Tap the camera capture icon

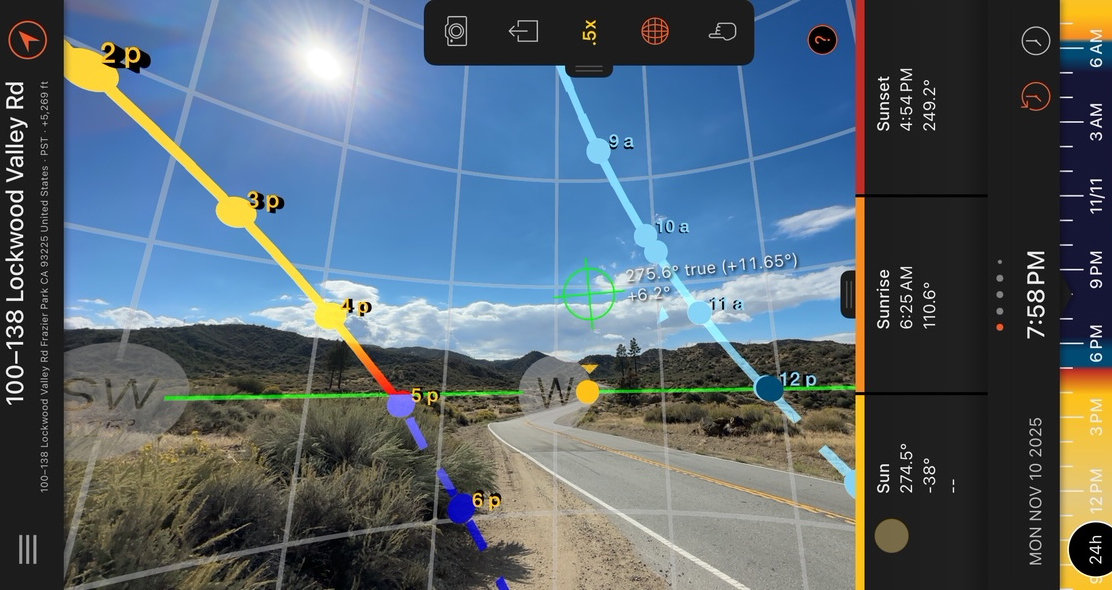[456, 32]
